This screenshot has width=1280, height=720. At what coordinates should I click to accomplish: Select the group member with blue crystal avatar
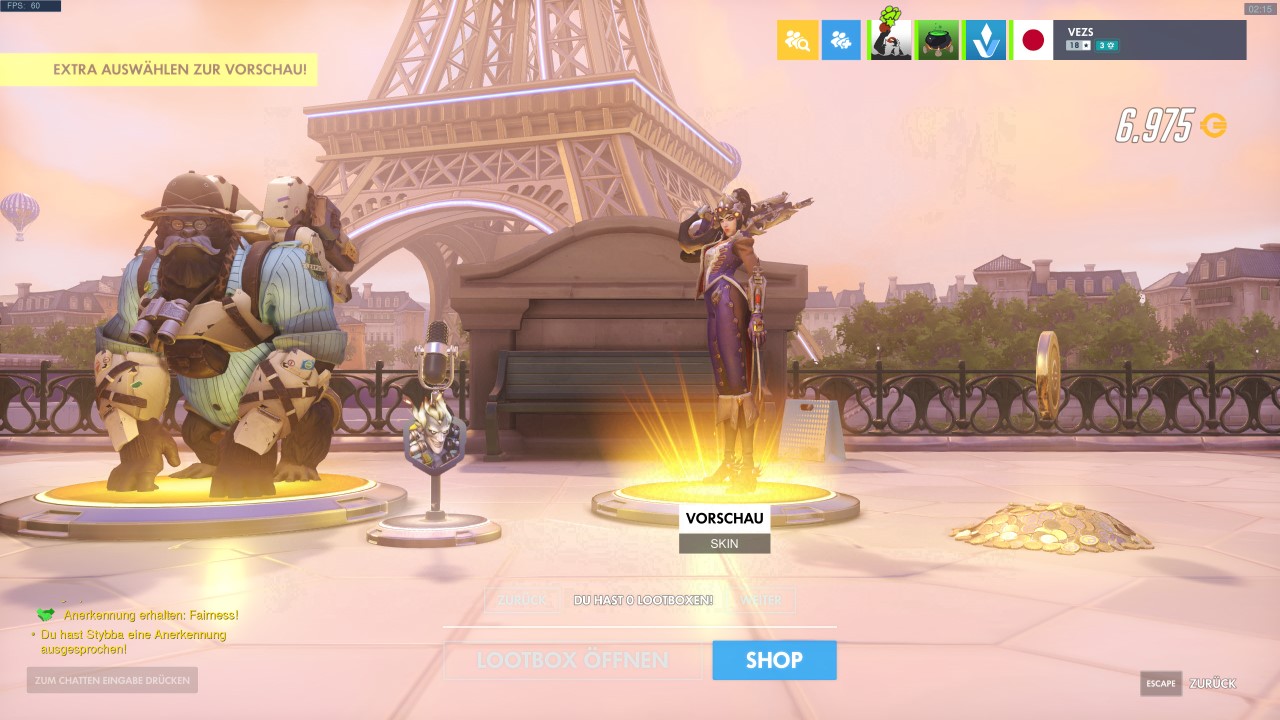985,40
